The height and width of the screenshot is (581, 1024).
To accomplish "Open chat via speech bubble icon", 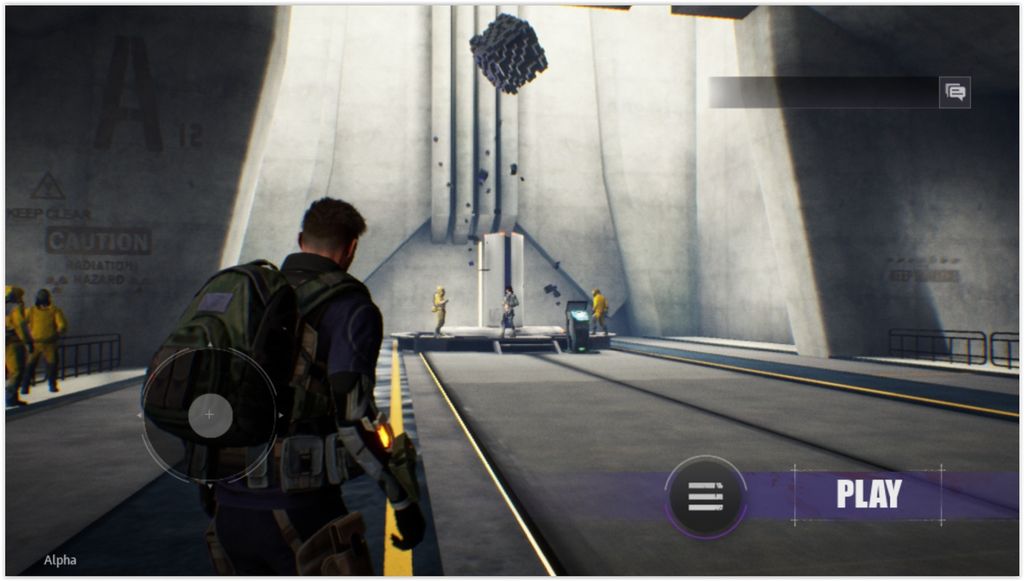I will point(955,92).
